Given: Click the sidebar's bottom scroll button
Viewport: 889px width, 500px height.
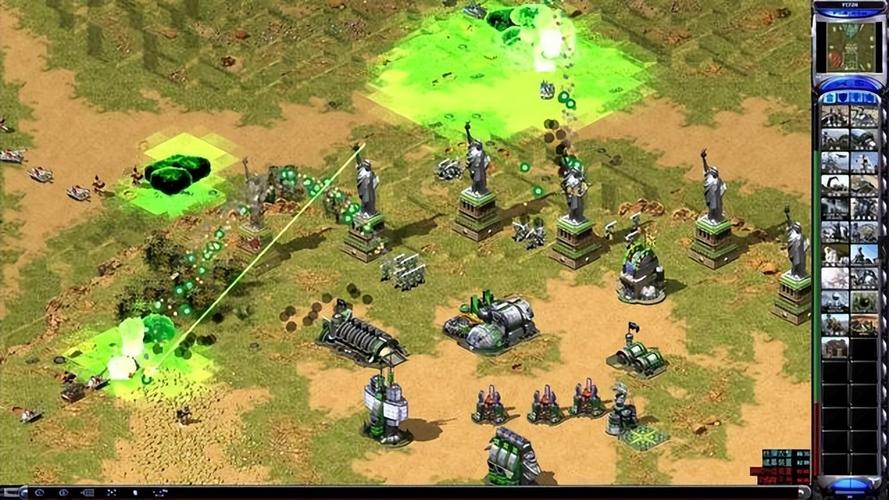Looking at the screenshot, I should click(x=849, y=486).
